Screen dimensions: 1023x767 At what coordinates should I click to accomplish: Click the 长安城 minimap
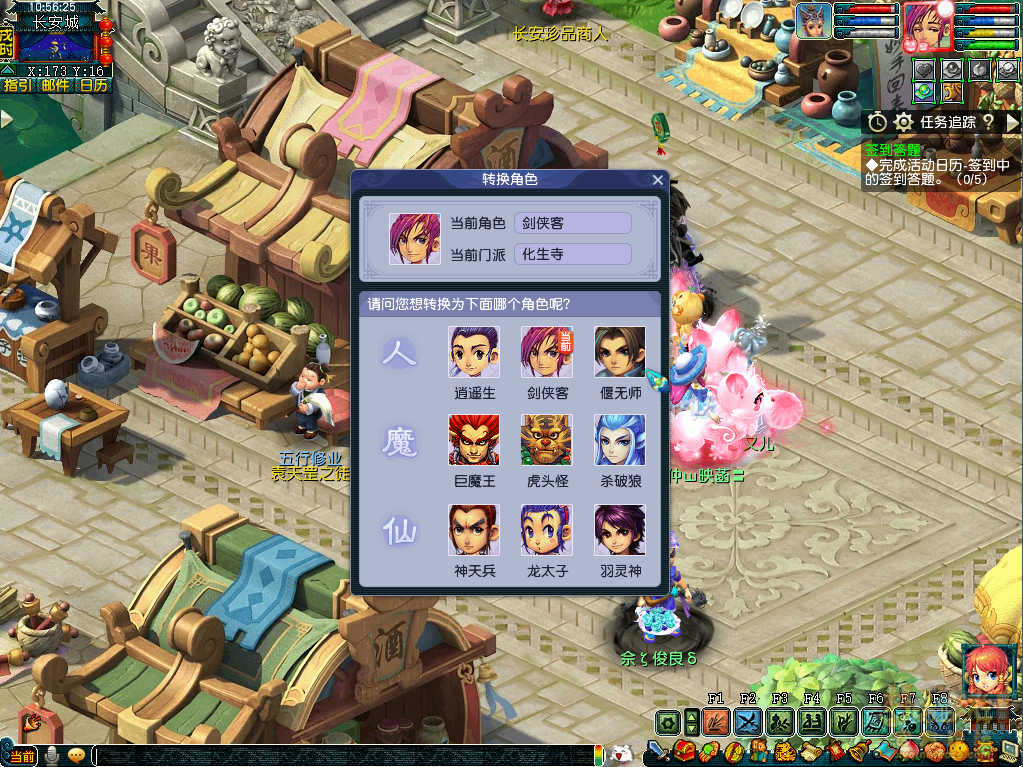click(55, 47)
